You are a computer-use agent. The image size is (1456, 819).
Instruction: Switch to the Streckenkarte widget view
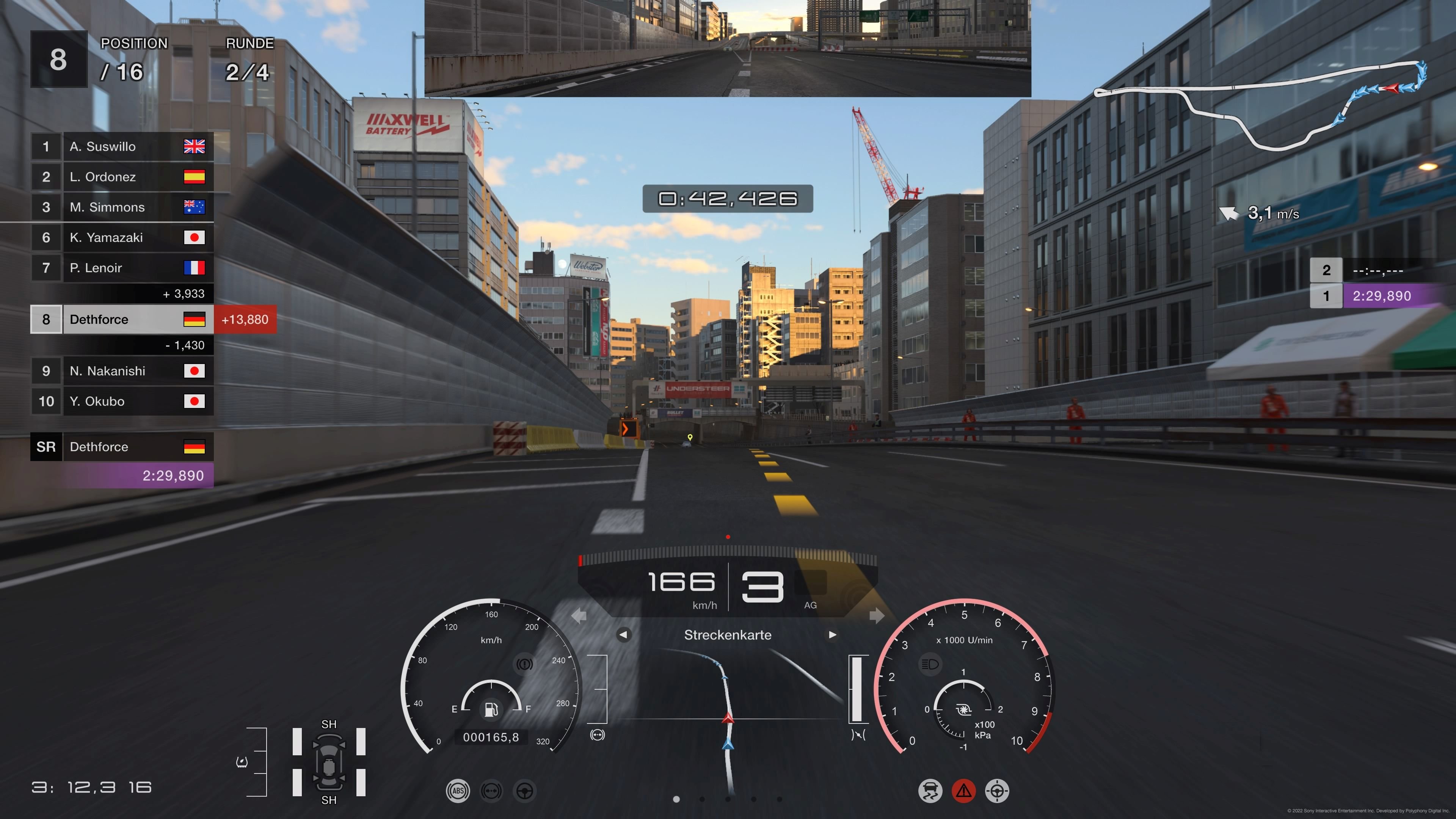pos(728,635)
